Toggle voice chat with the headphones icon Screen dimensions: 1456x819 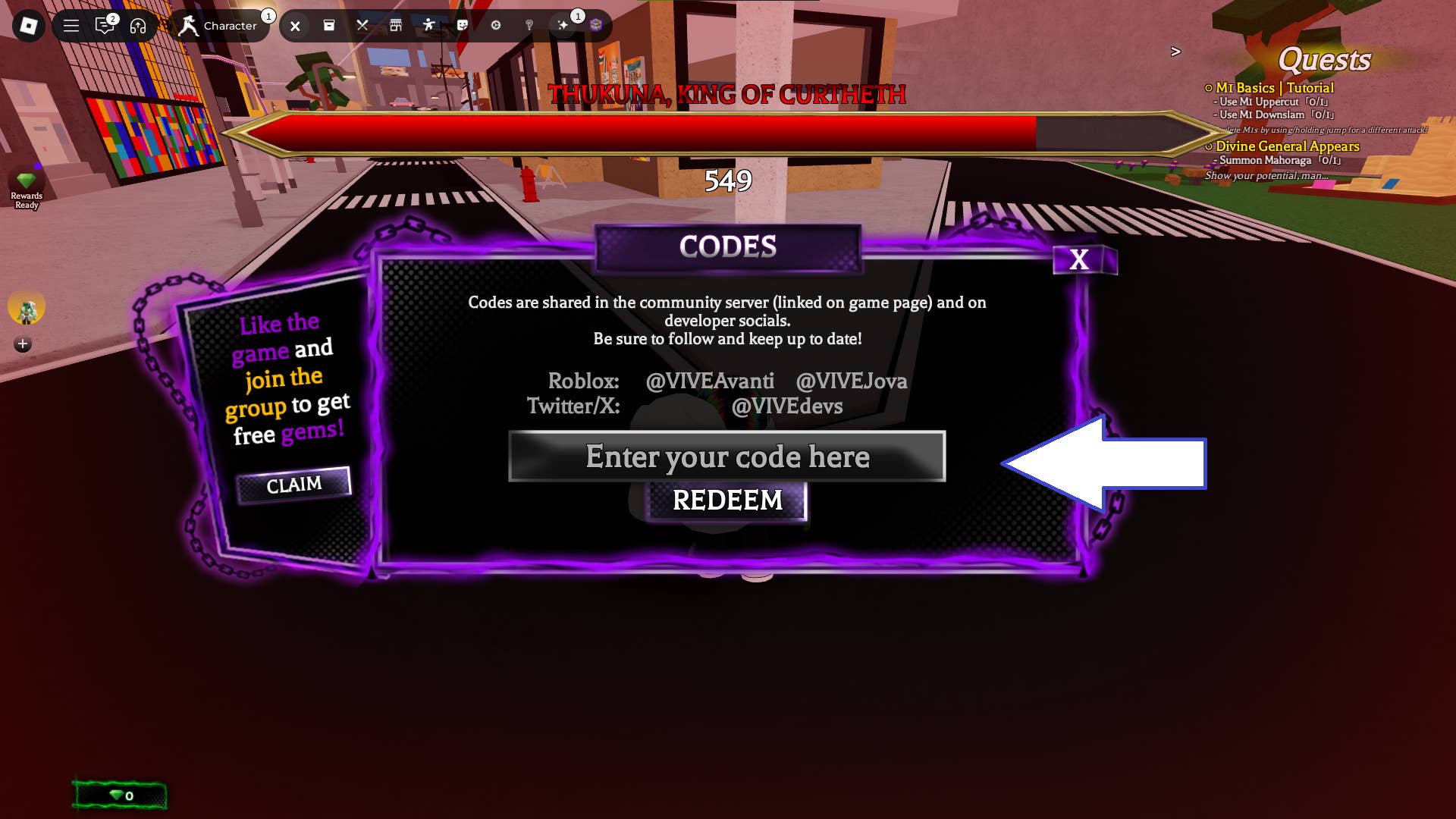click(x=137, y=25)
